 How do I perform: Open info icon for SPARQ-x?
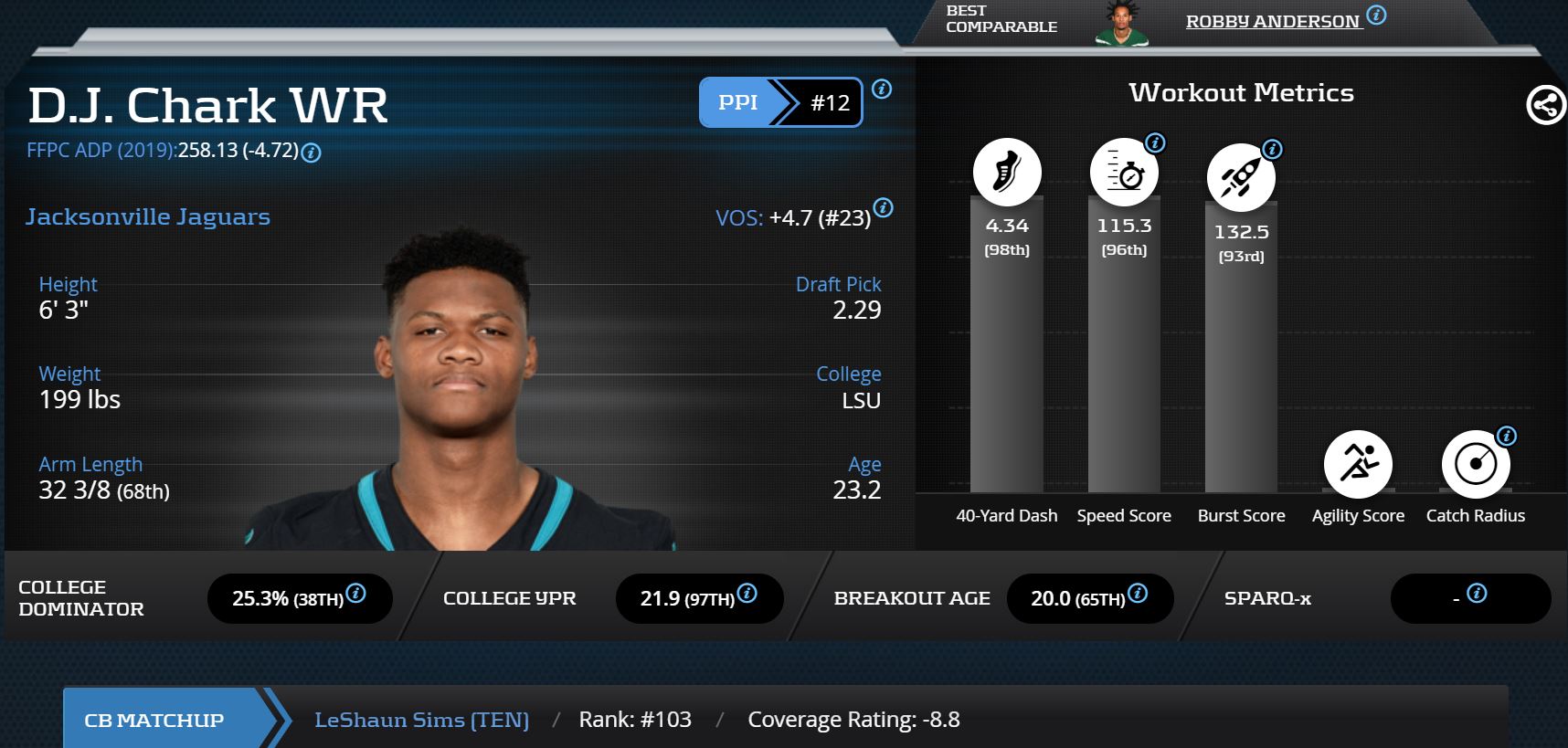pos(1477,594)
